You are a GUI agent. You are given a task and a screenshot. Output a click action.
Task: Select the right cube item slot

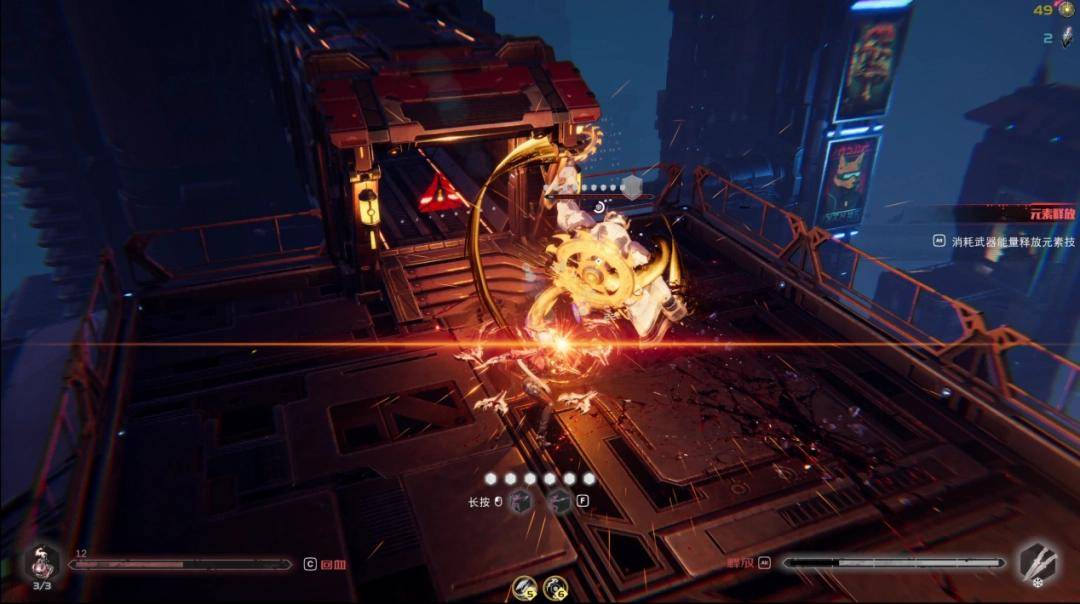[x=561, y=501]
